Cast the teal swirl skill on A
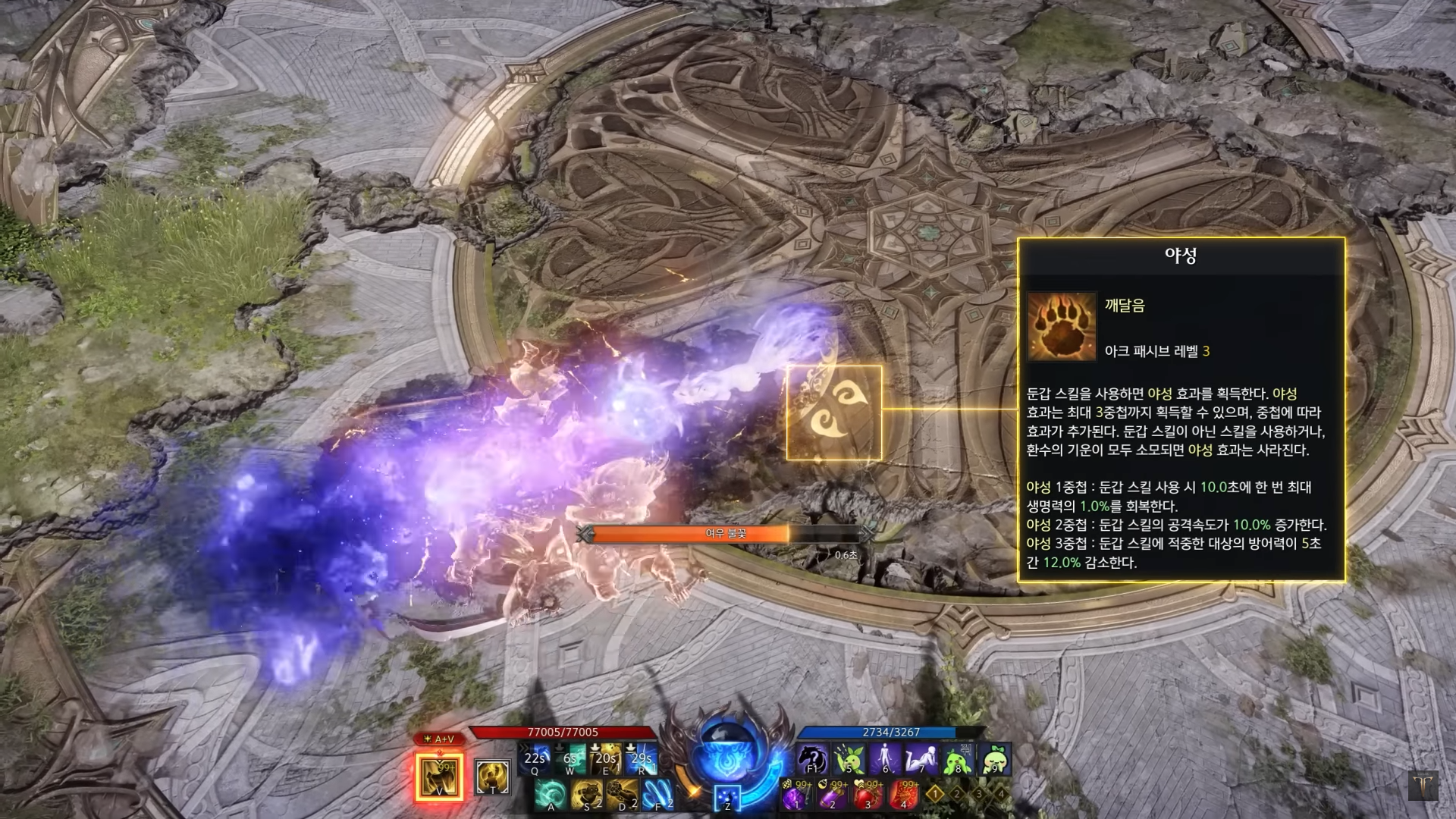Viewport: 1456px width, 819px height. 551,795
